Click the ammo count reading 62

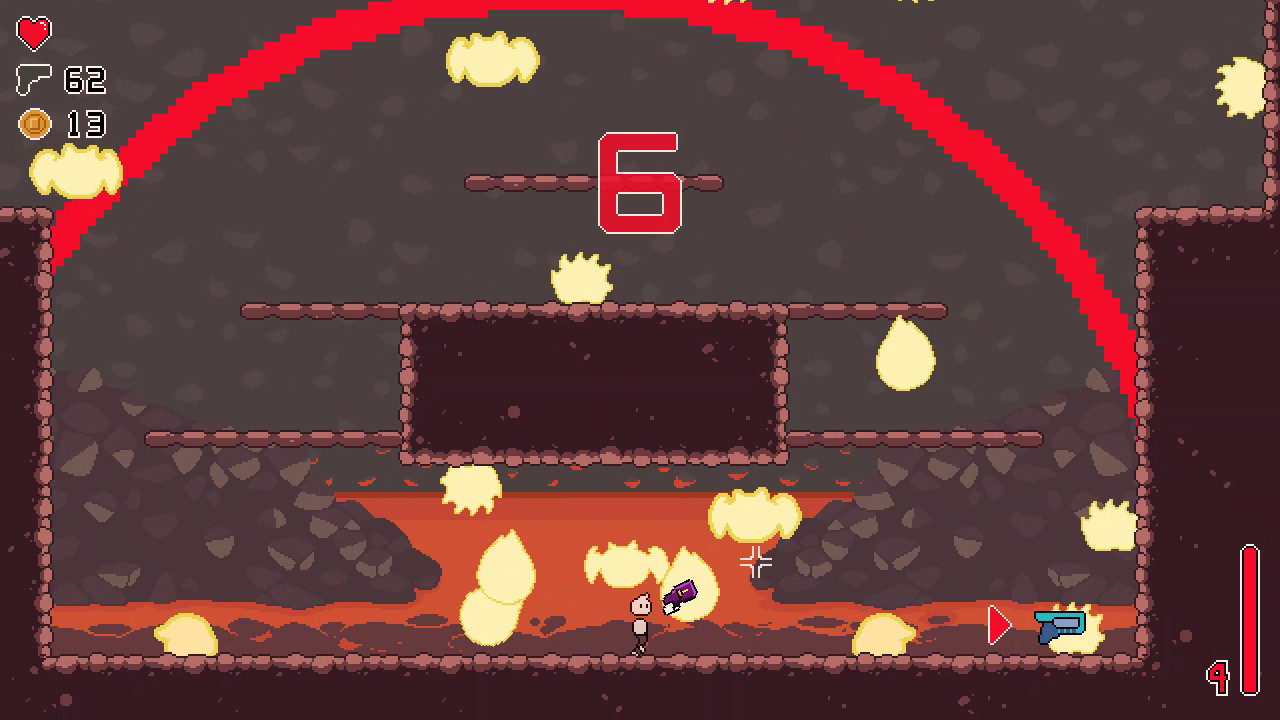(85, 80)
